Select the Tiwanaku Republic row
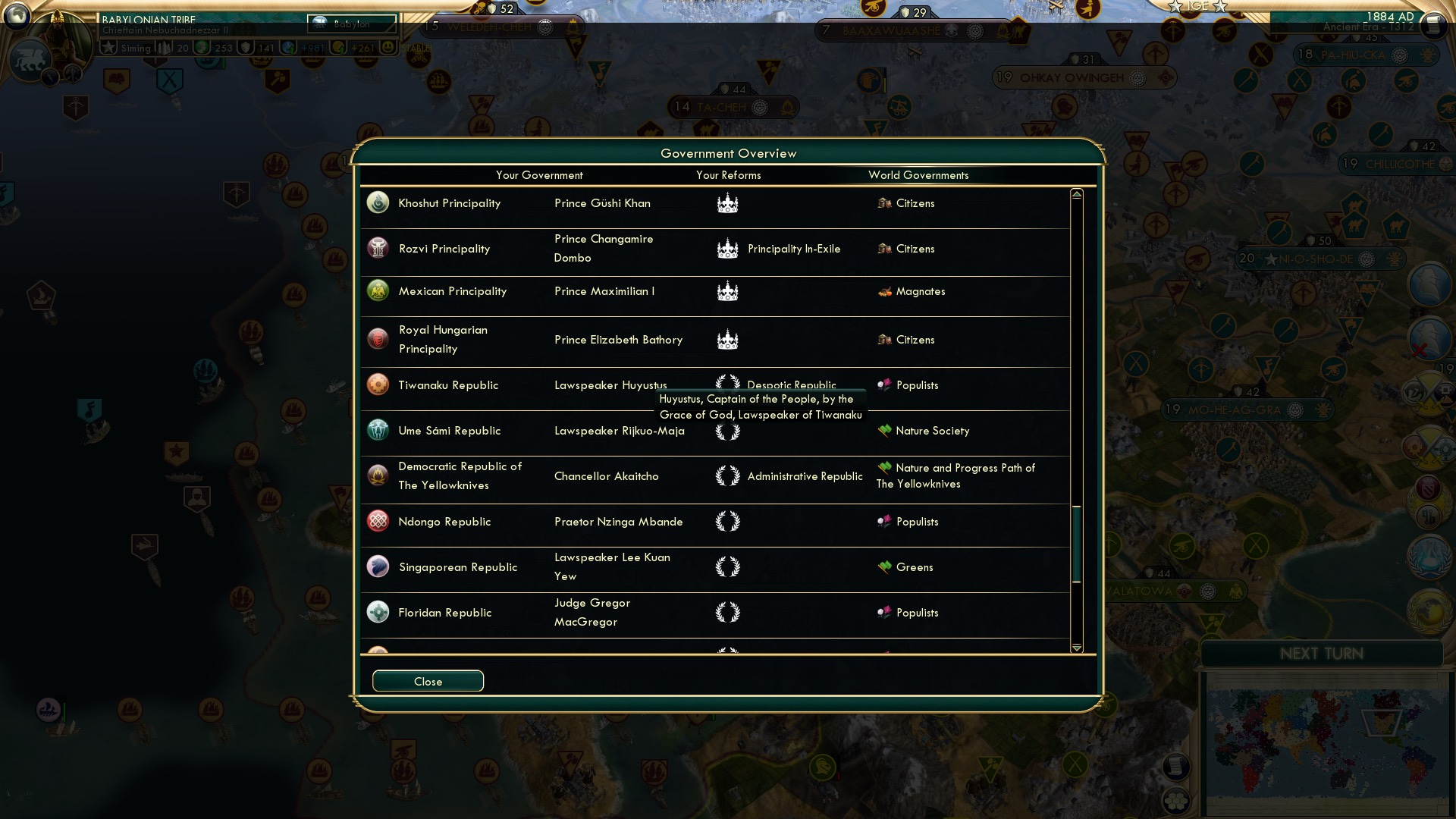The image size is (1456, 819). [x=448, y=385]
